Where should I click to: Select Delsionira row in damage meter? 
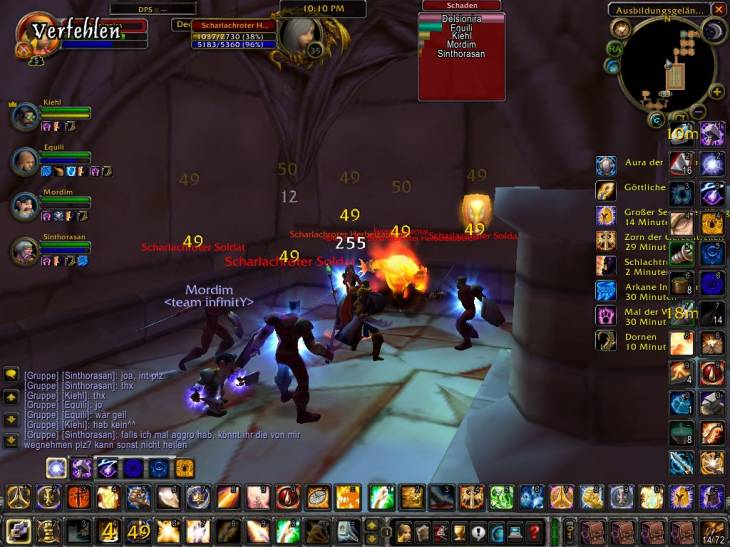pyautogui.click(x=462, y=18)
